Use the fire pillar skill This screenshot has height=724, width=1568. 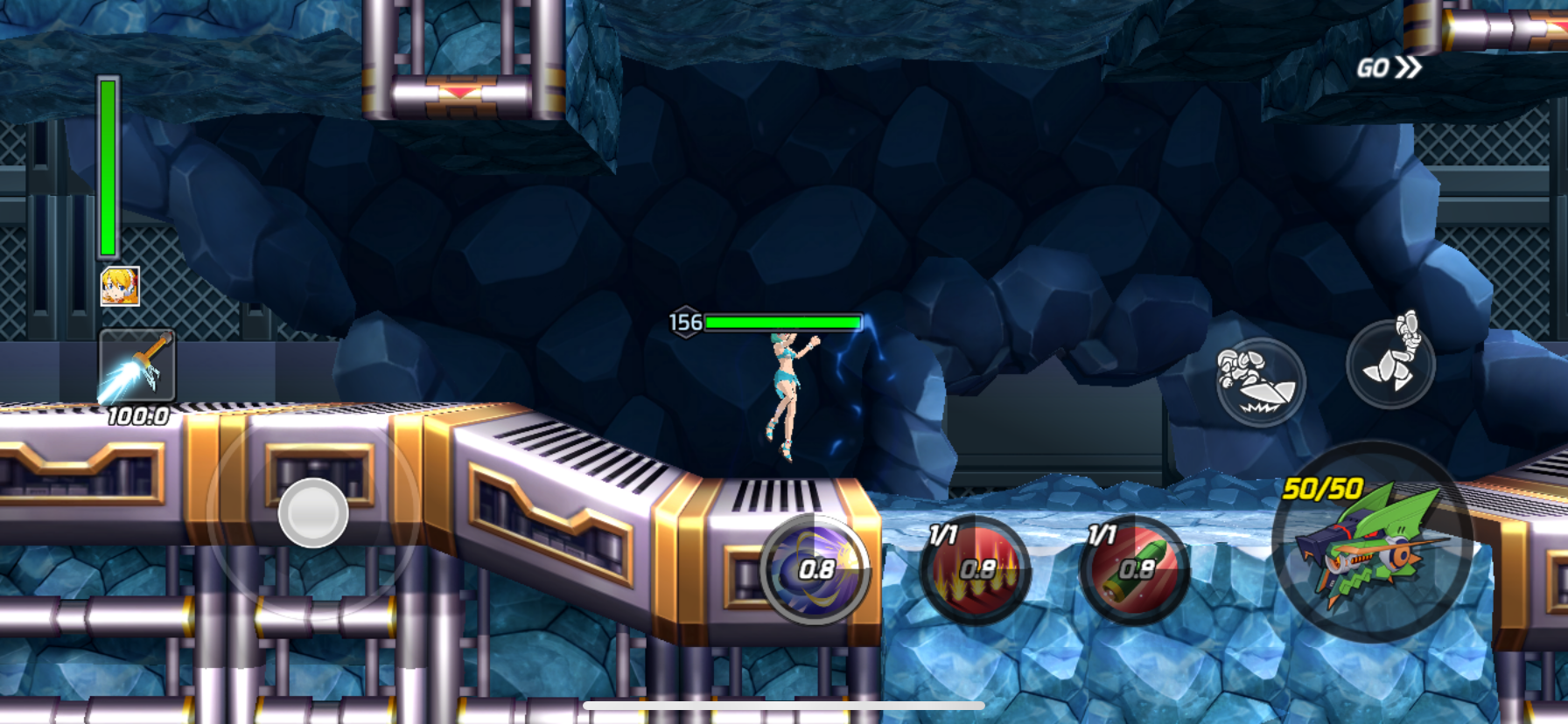click(x=976, y=570)
